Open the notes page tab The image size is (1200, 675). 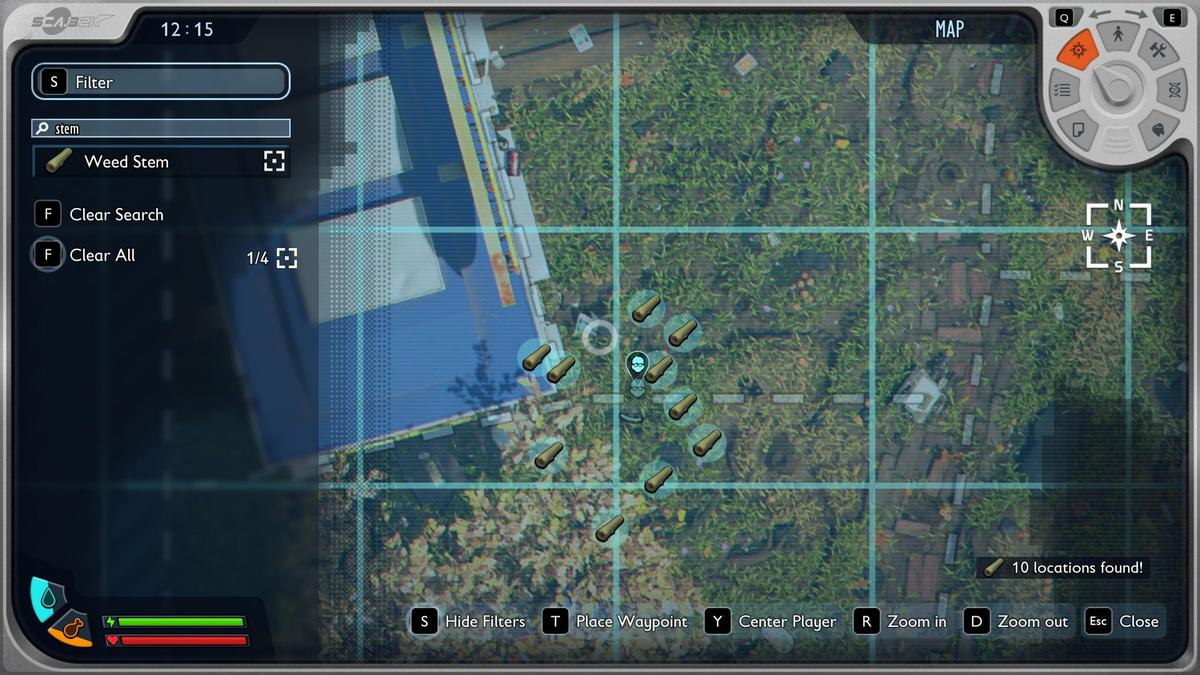(x=1079, y=129)
